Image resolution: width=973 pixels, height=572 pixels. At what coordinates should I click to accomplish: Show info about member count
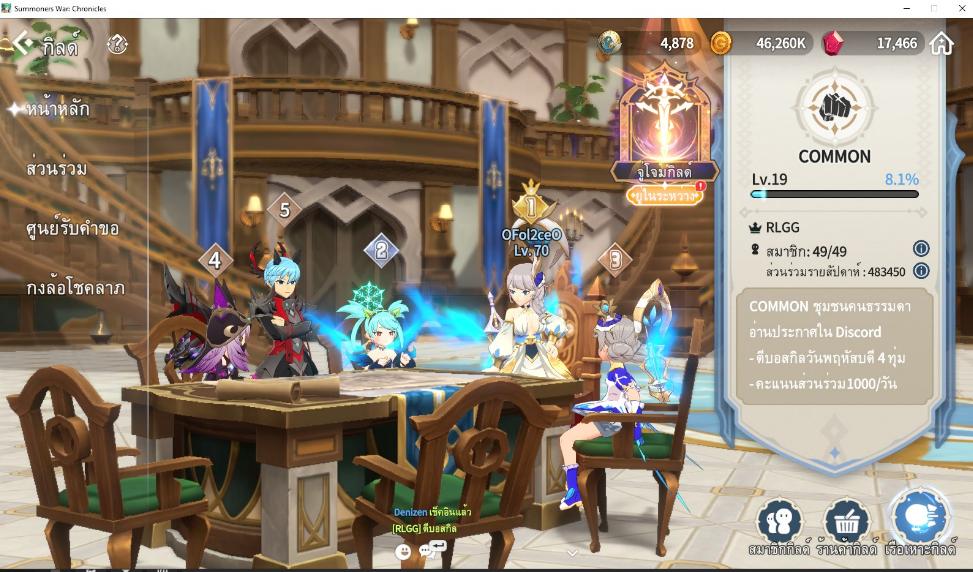[921, 249]
